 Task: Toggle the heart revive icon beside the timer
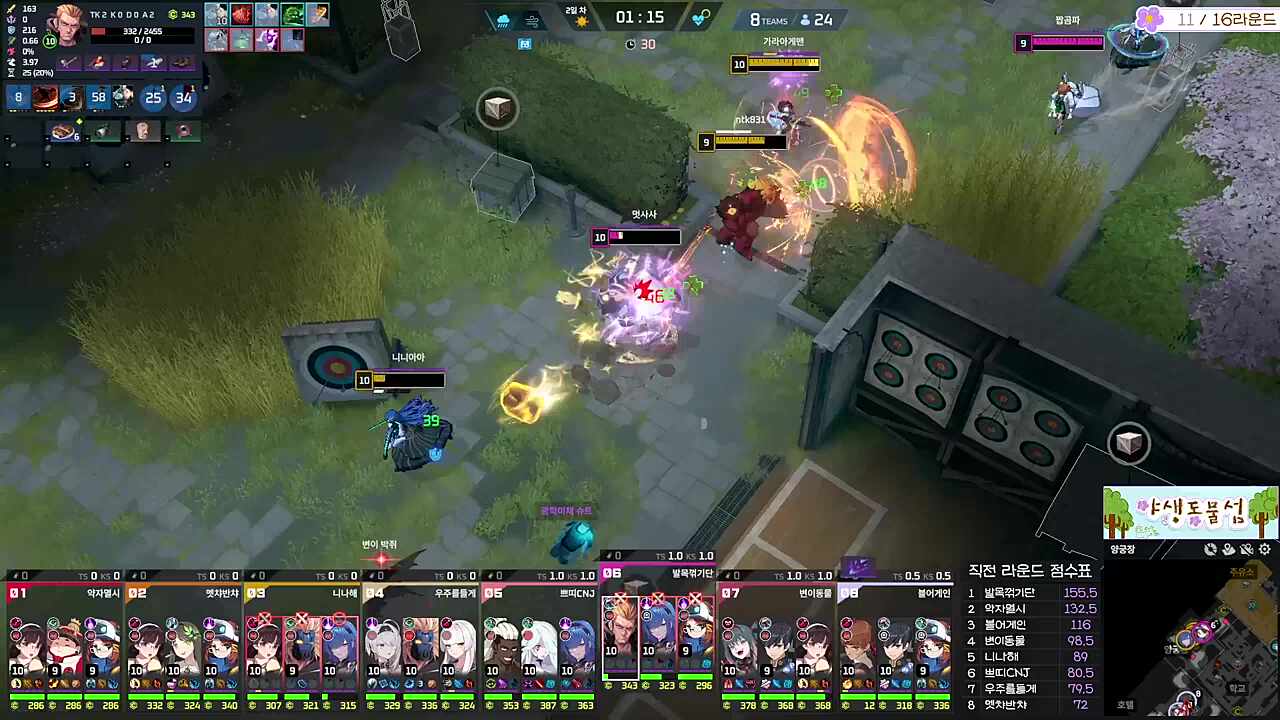click(x=698, y=17)
